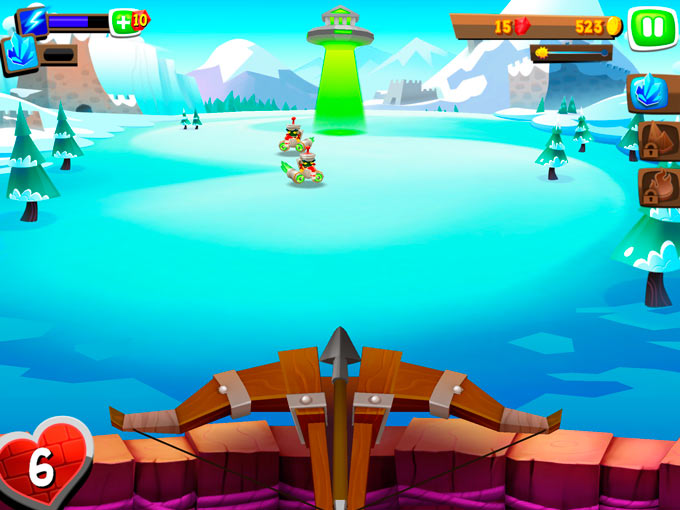The height and width of the screenshot is (510, 680).
Task: Select the locked fire ammo slot
Action: coord(658,187)
